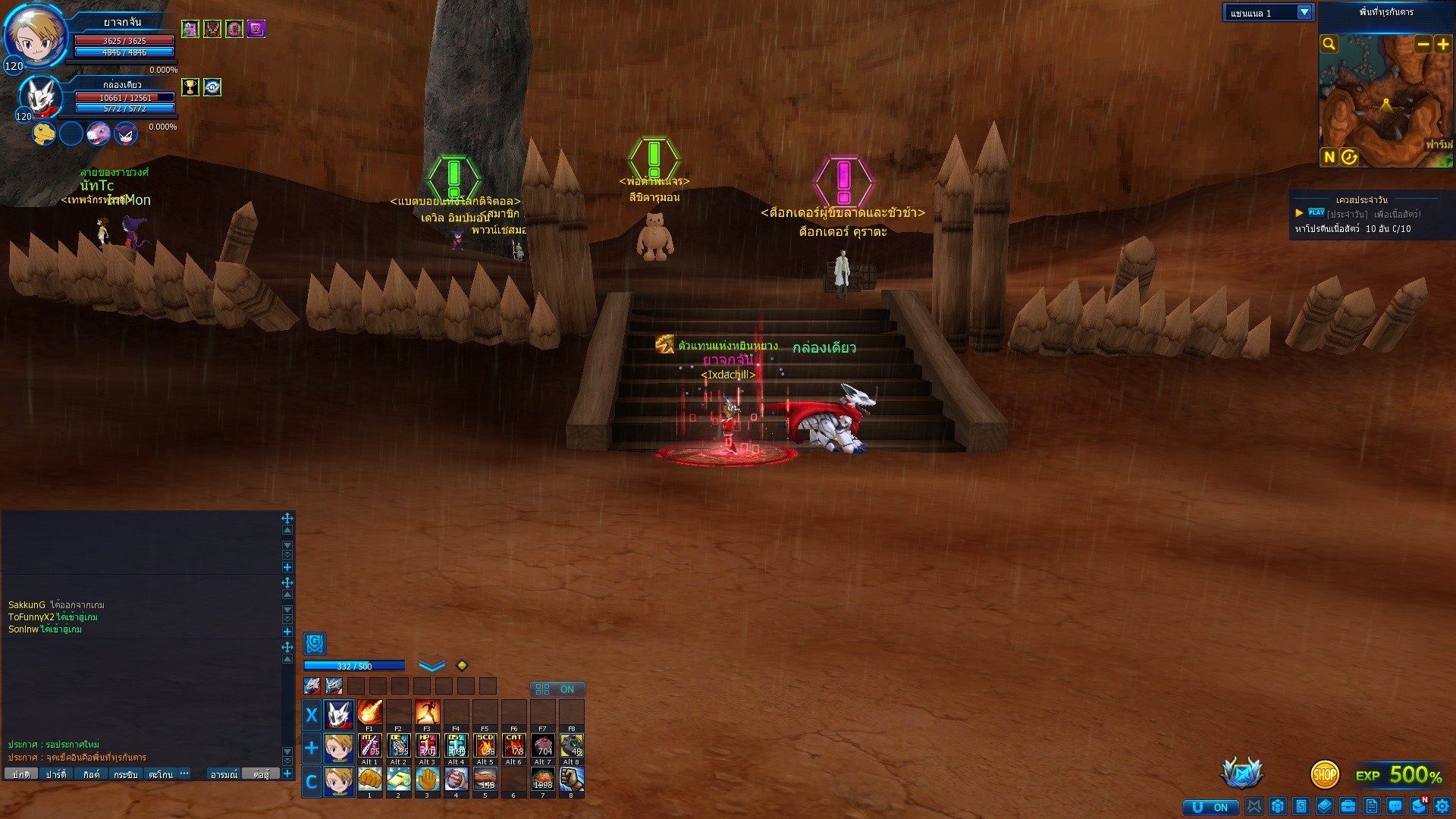Switch chat to the ปาร์ตี้ tab

point(55,774)
